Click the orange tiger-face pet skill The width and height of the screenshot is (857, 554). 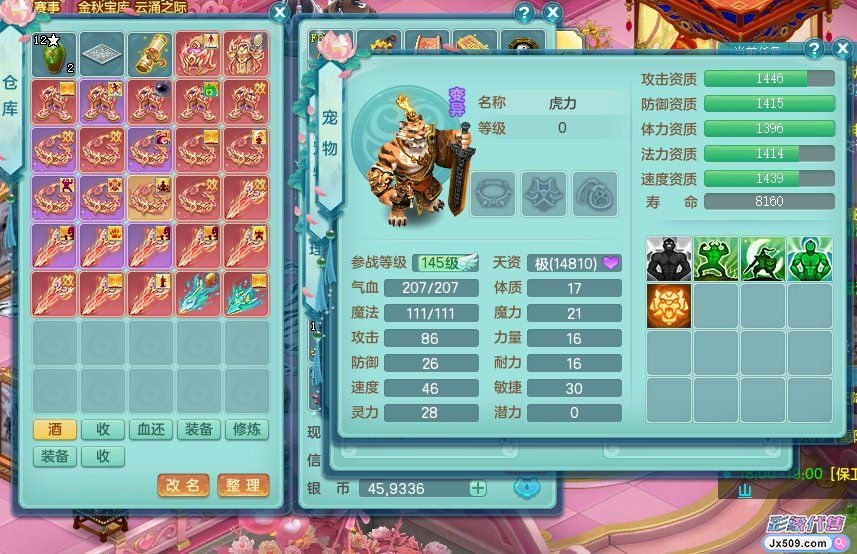click(669, 306)
